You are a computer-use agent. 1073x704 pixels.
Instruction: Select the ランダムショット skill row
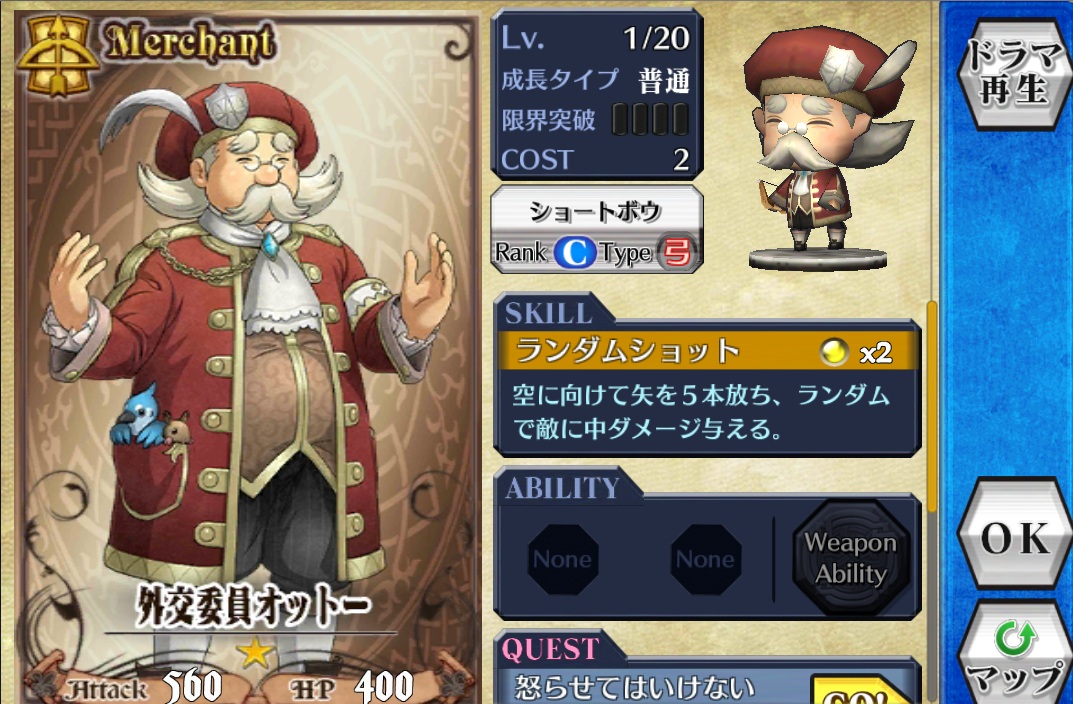point(706,351)
